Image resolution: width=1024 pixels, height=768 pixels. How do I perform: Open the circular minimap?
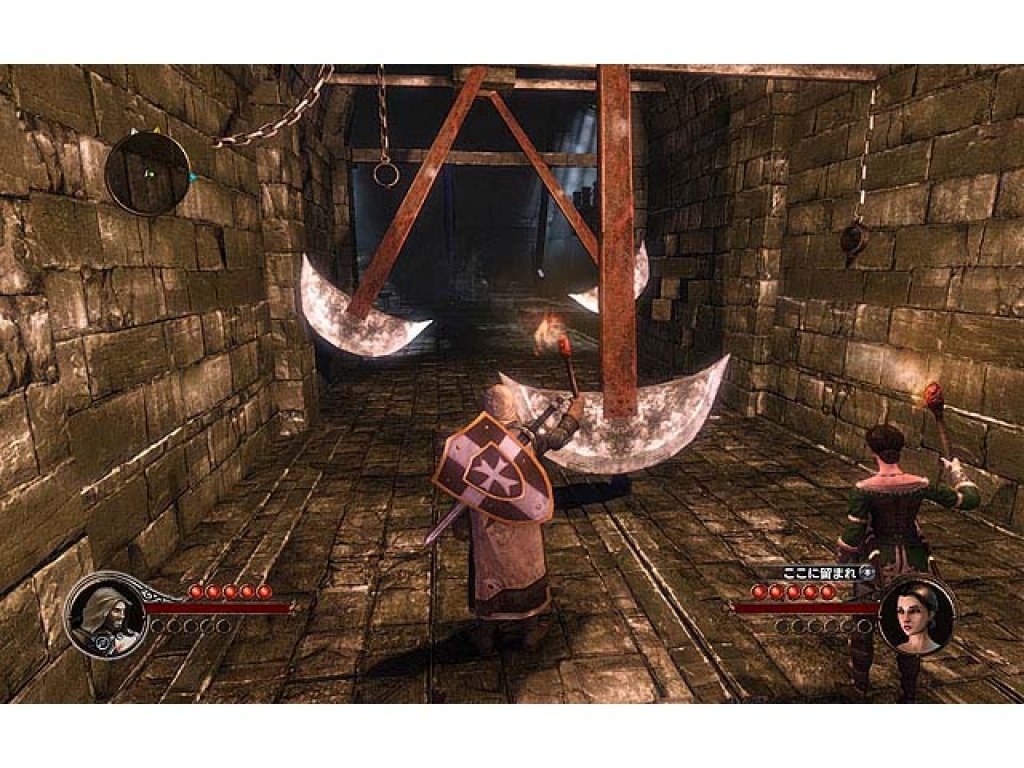(148, 173)
